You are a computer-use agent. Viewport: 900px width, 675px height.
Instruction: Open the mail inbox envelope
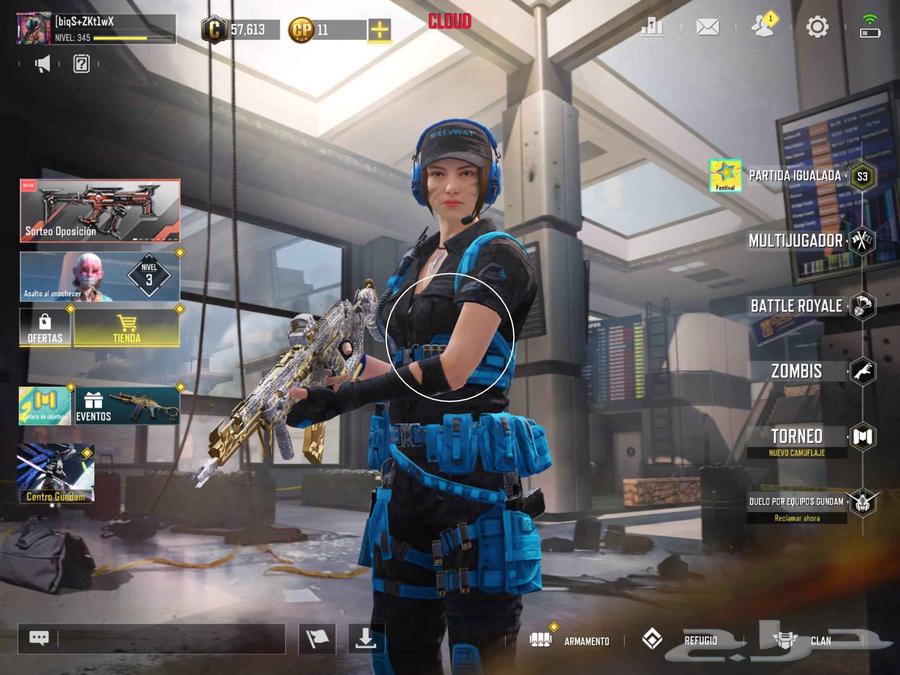(x=707, y=27)
